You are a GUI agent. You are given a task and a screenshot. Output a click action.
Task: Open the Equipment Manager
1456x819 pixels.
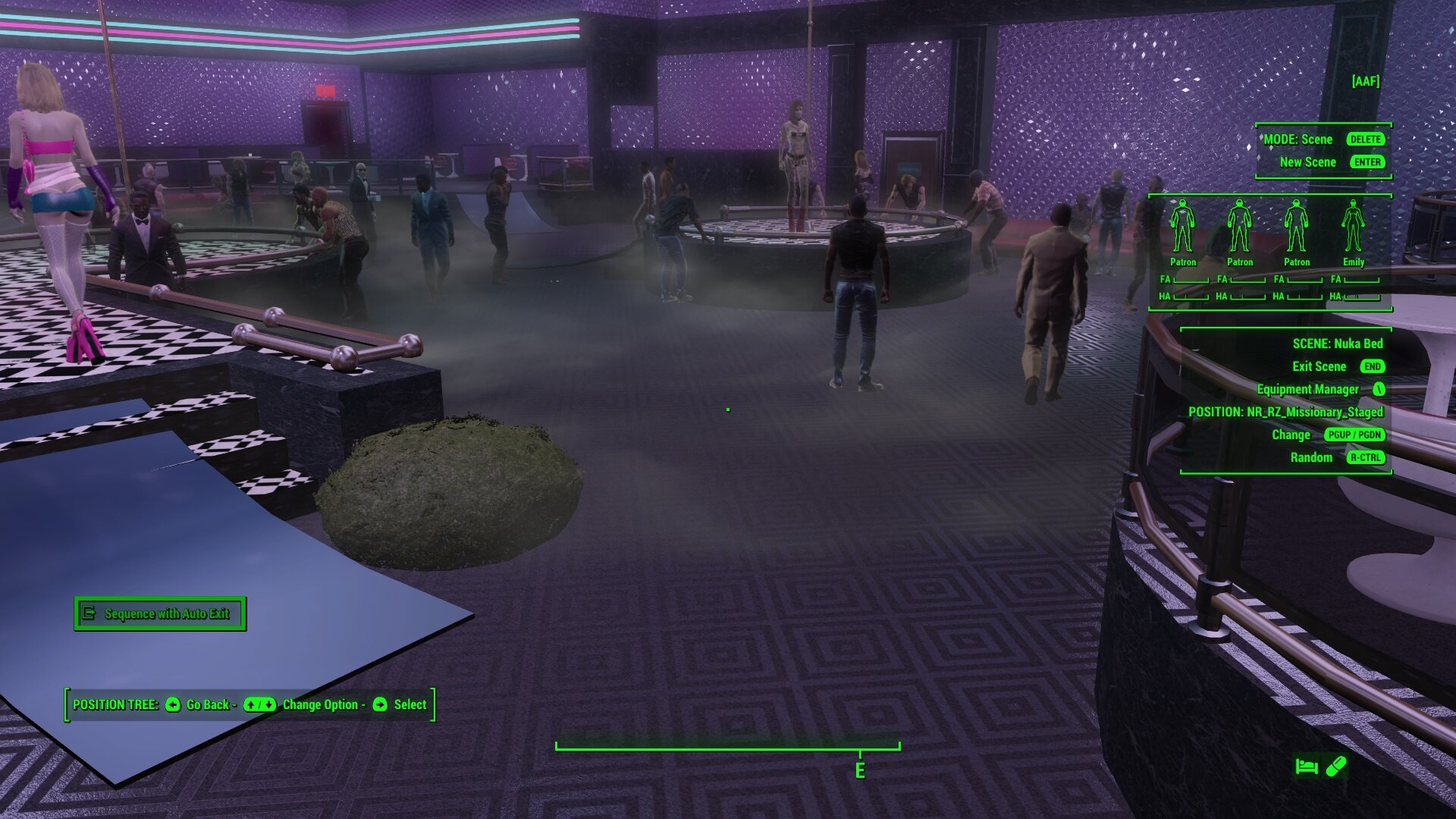[x=1307, y=390]
